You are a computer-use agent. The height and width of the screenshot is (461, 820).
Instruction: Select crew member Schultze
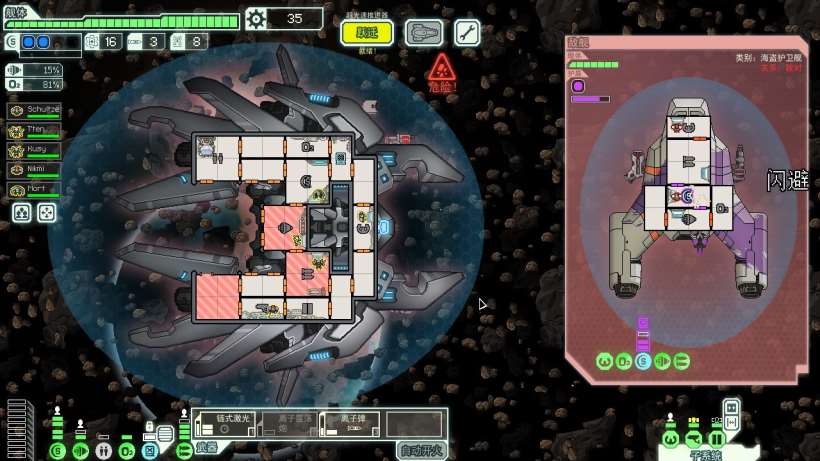pyautogui.click(x=34, y=109)
